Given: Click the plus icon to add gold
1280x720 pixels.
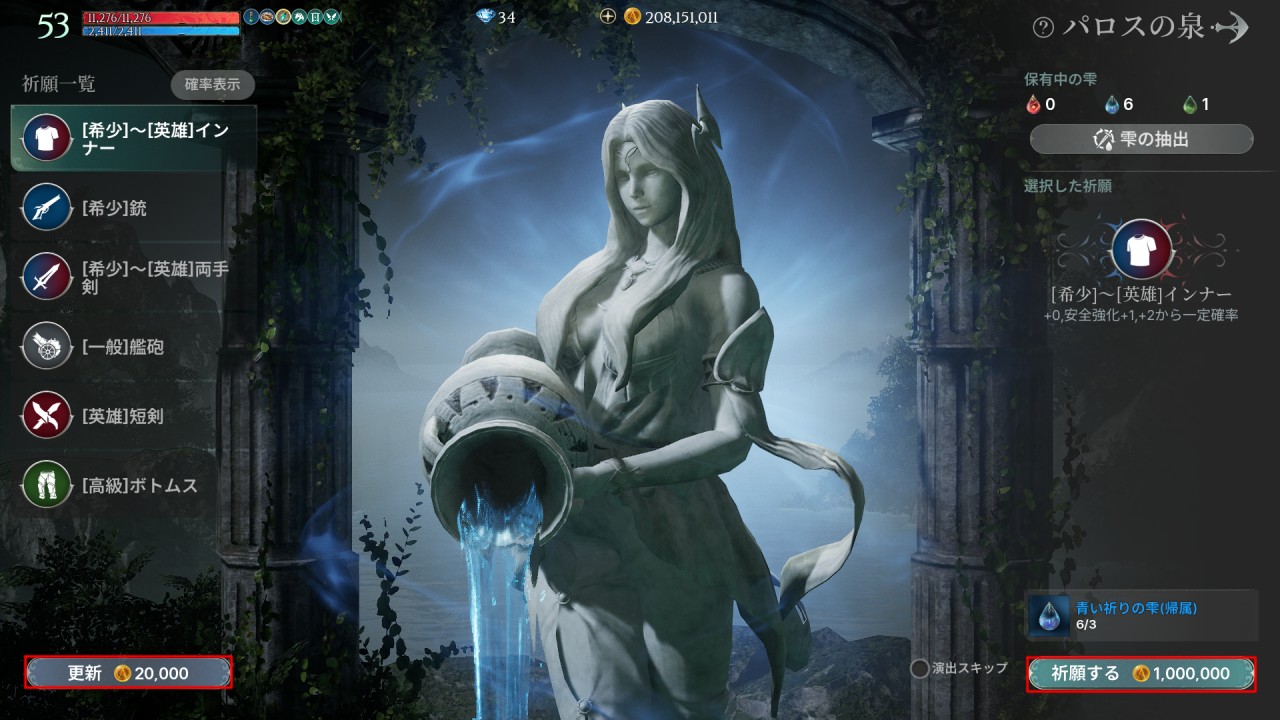Looking at the screenshot, I should [x=607, y=17].
